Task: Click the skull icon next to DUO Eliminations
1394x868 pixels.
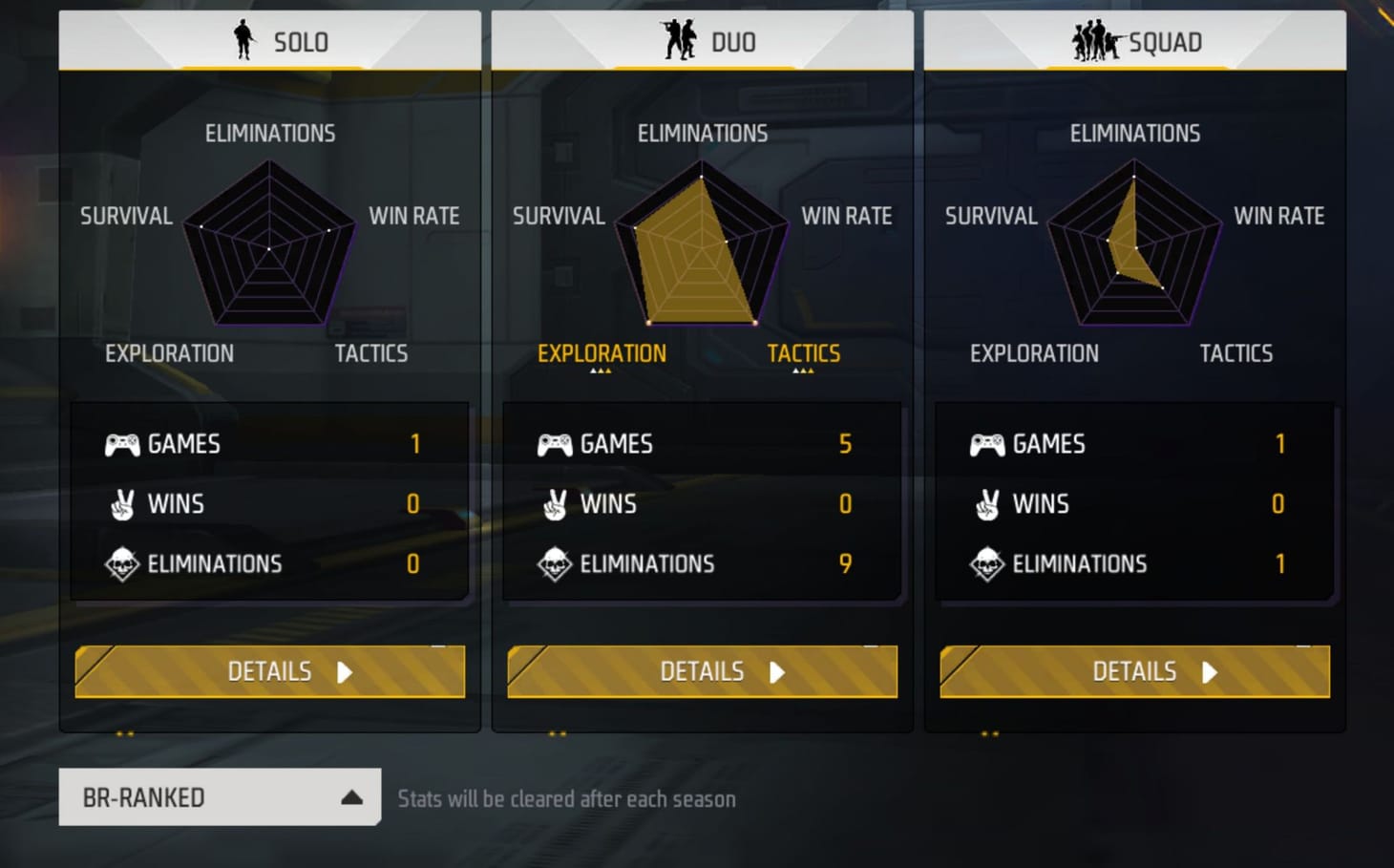Action: (x=554, y=563)
